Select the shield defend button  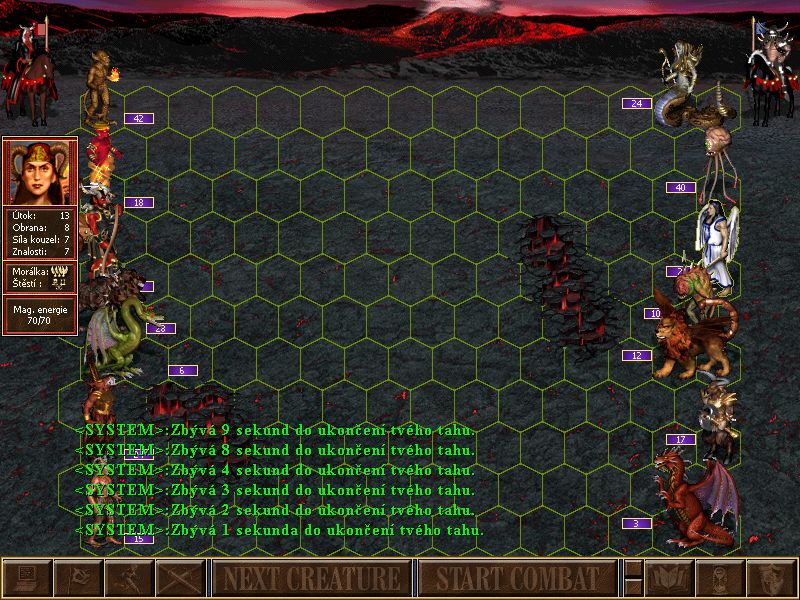click(771, 578)
